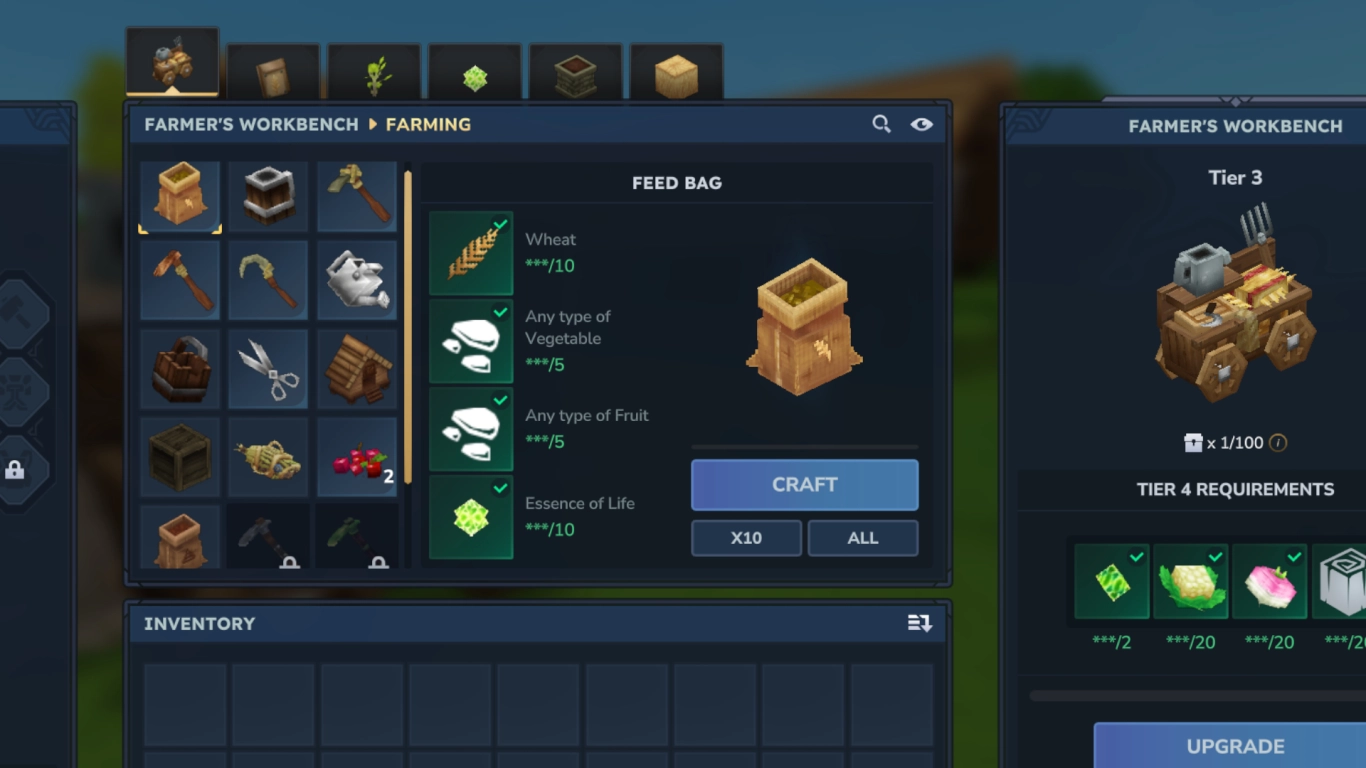The height and width of the screenshot is (768, 1366).
Task: Toggle recipe preview with the eye icon
Action: click(x=921, y=124)
